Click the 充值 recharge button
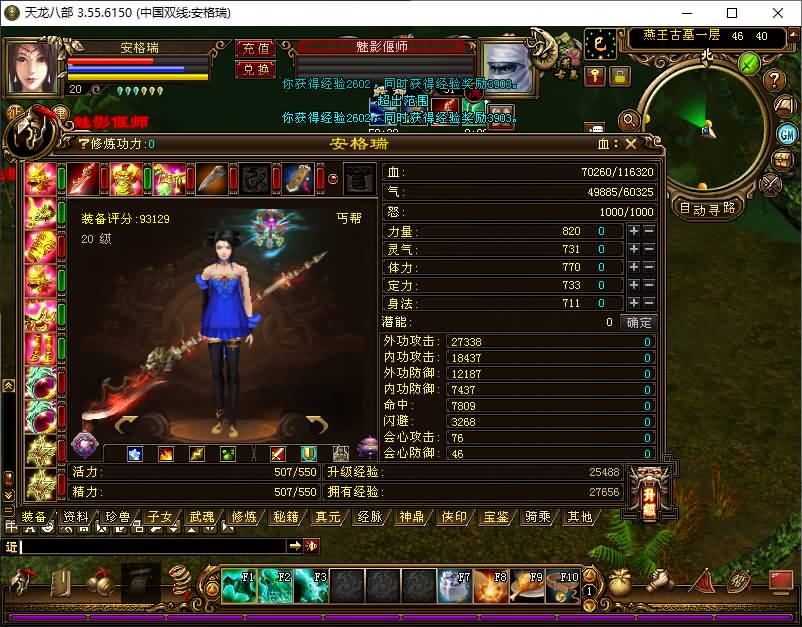 tap(256, 48)
